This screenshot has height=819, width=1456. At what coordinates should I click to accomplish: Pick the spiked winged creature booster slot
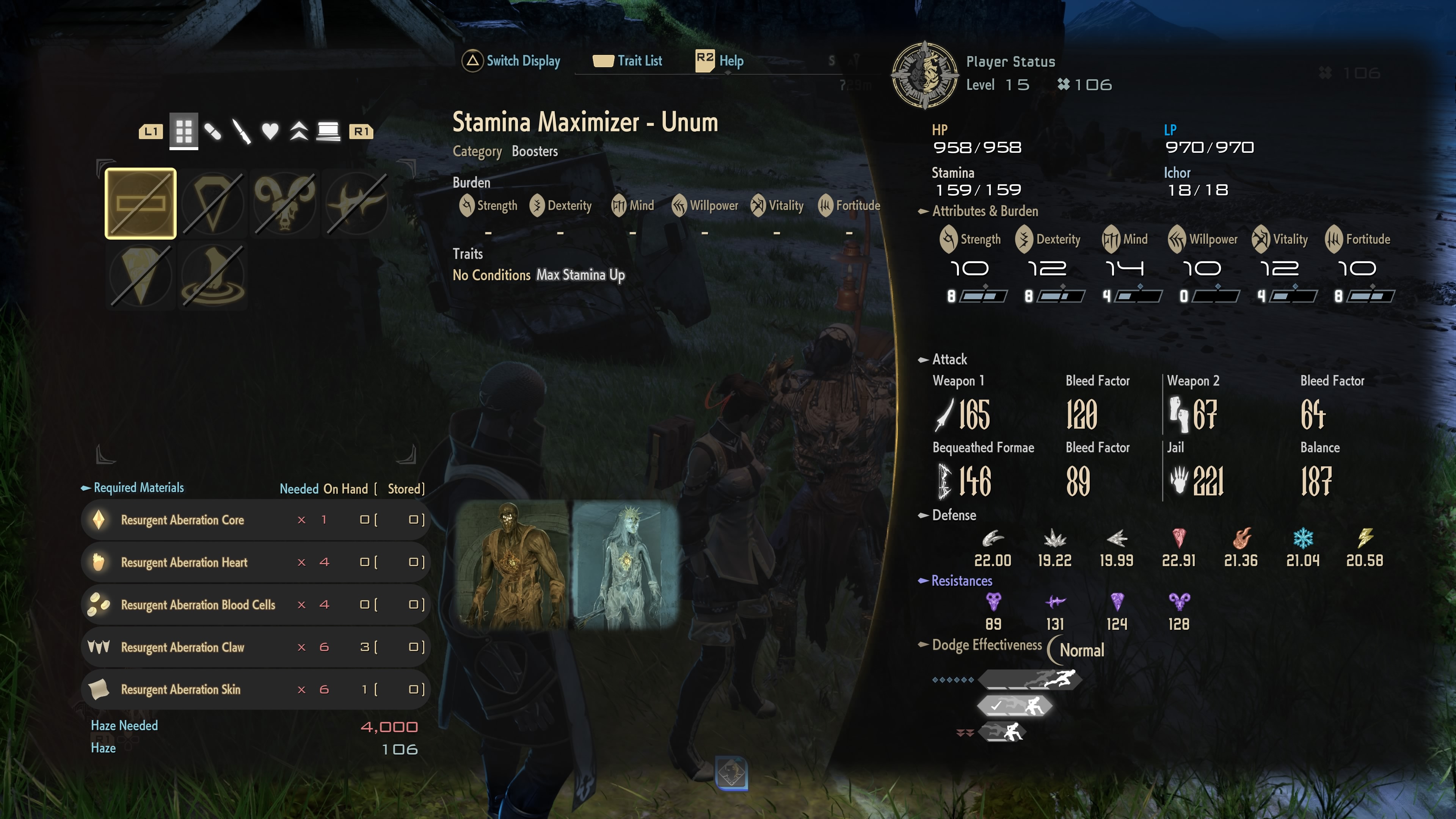(x=357, y=204)
